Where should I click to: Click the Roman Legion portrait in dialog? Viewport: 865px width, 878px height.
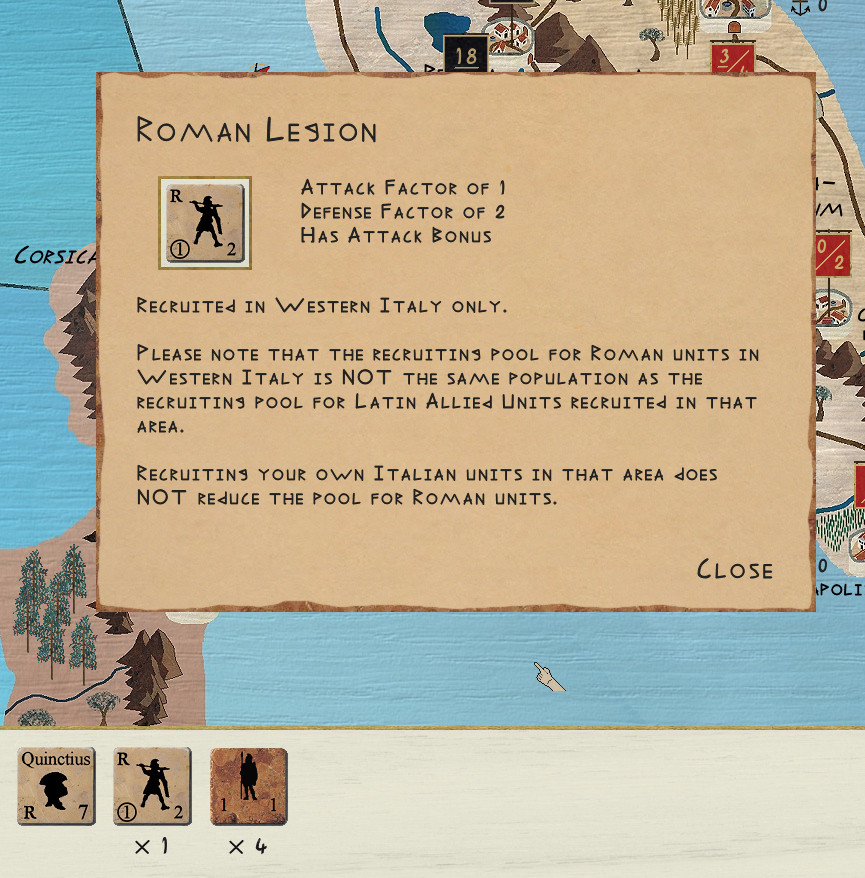point(205,223)
